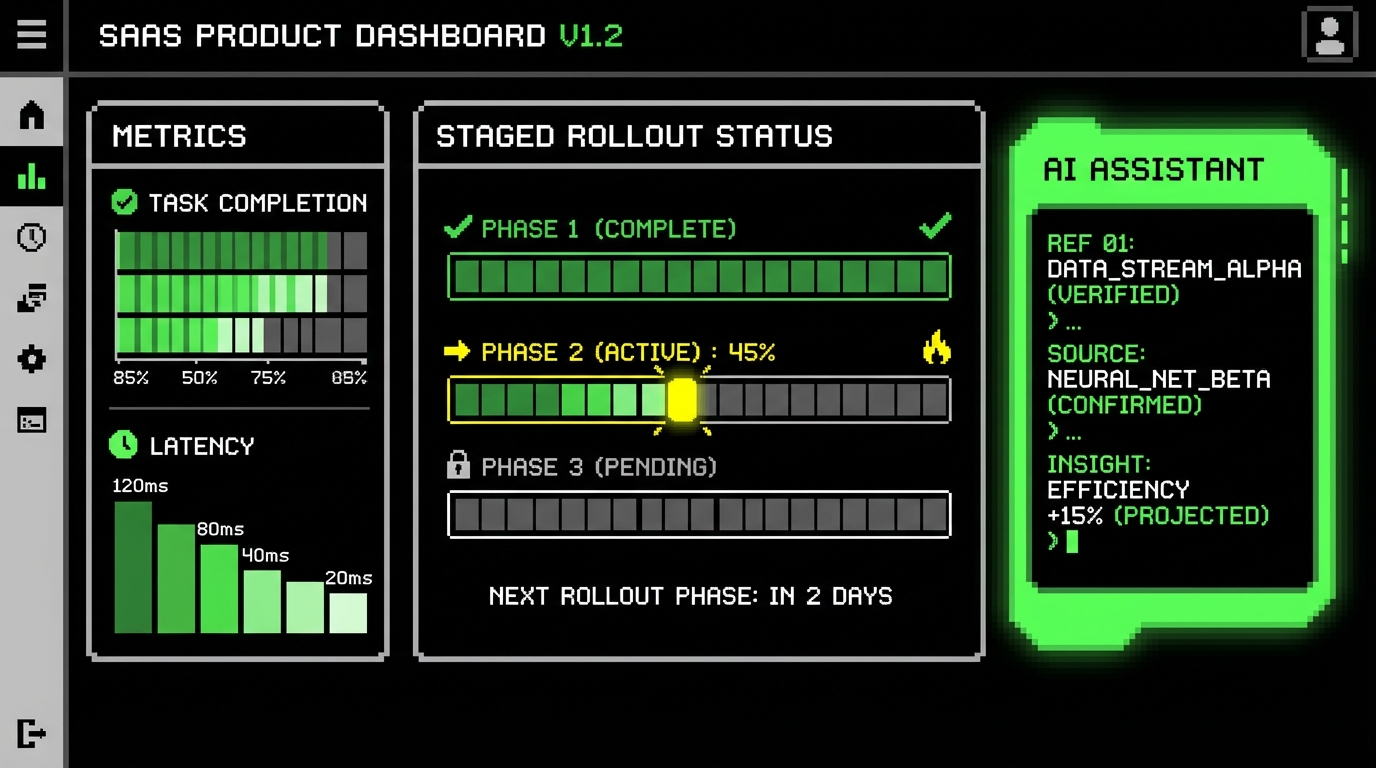
Task: Open the settings gear icon
Action: pos(32,359)
